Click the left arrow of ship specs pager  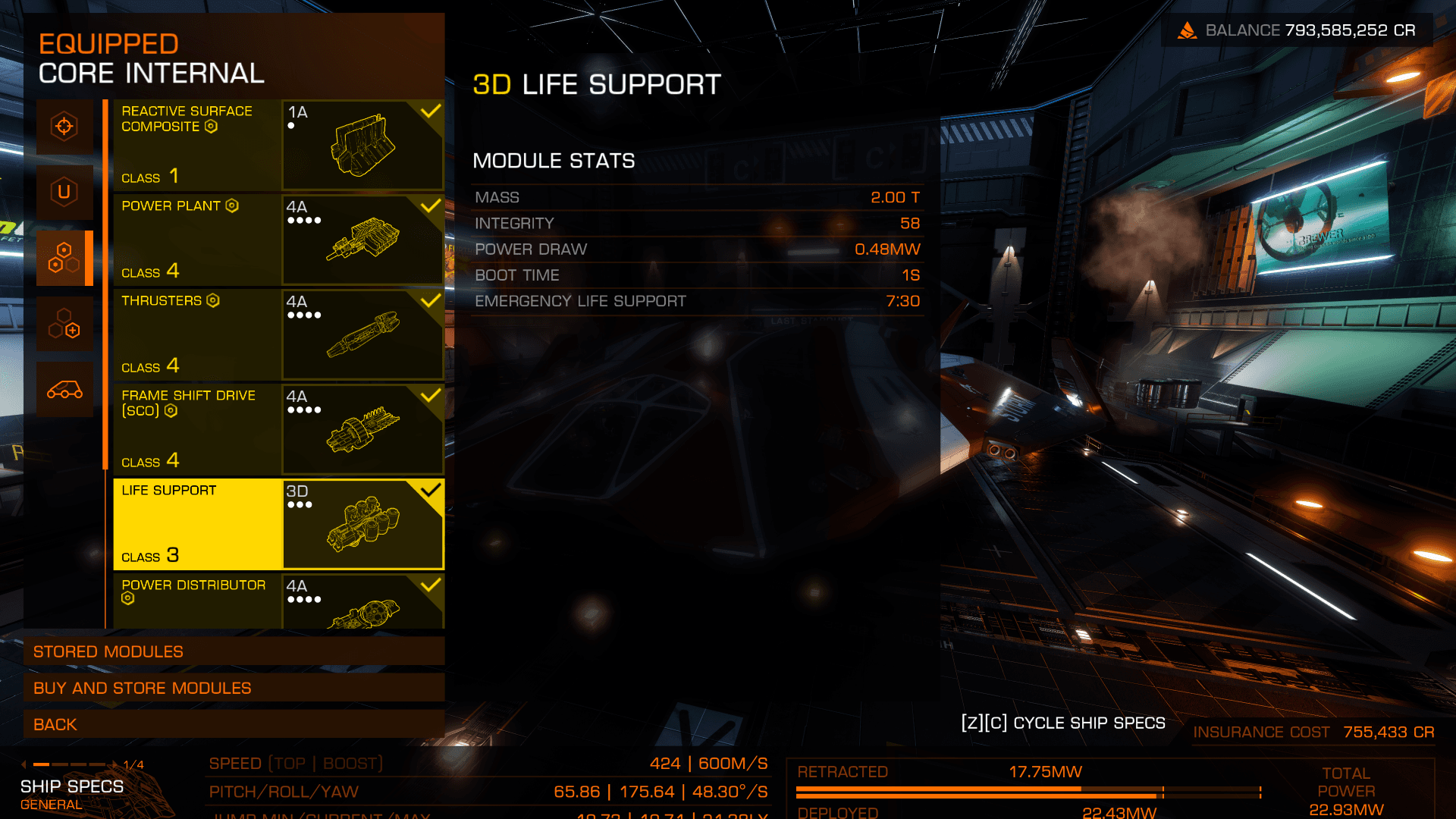24,764
